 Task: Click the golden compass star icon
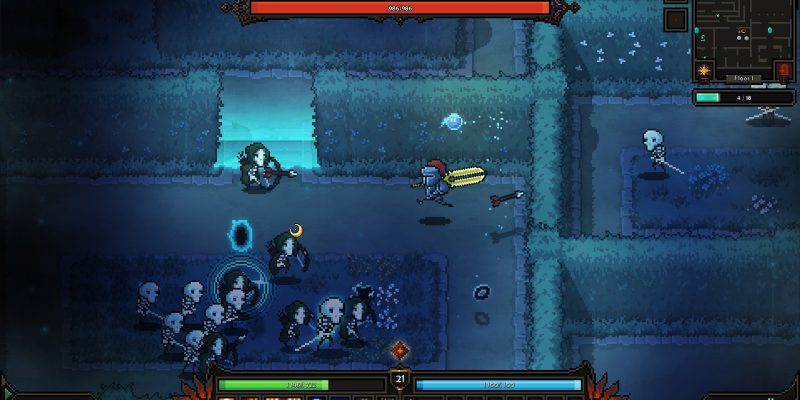(704, 71)
